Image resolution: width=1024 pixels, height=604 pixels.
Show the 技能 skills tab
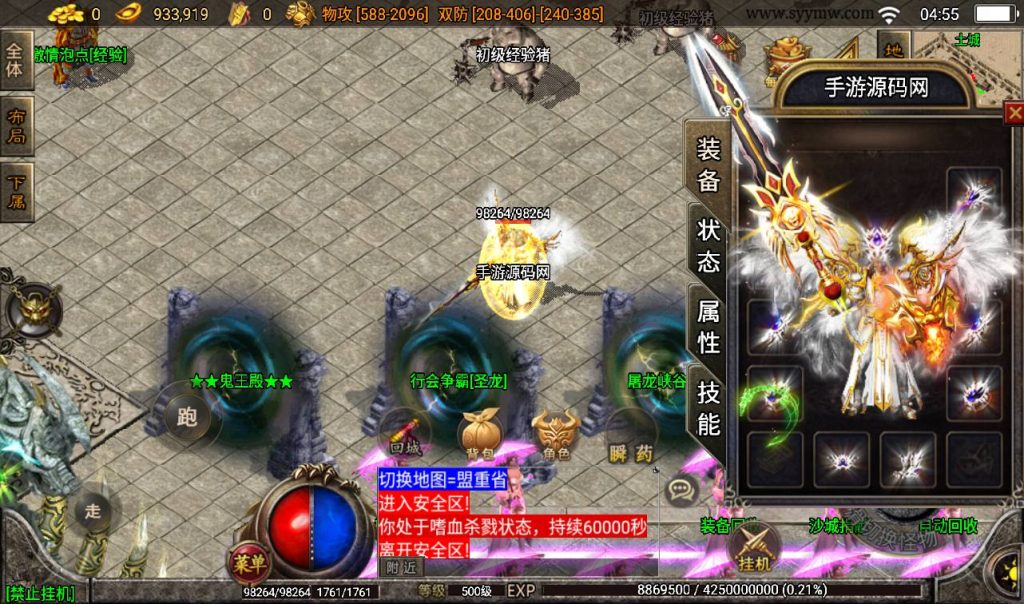coord(708,408)
